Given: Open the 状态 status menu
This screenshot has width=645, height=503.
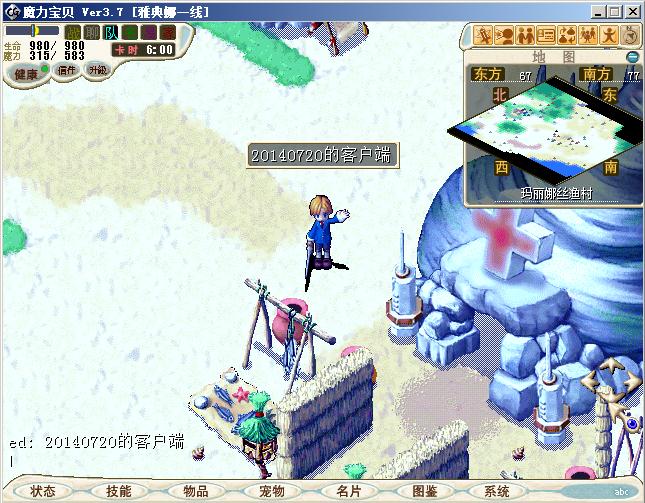Looking at the screenshot, I should (43, 491).
